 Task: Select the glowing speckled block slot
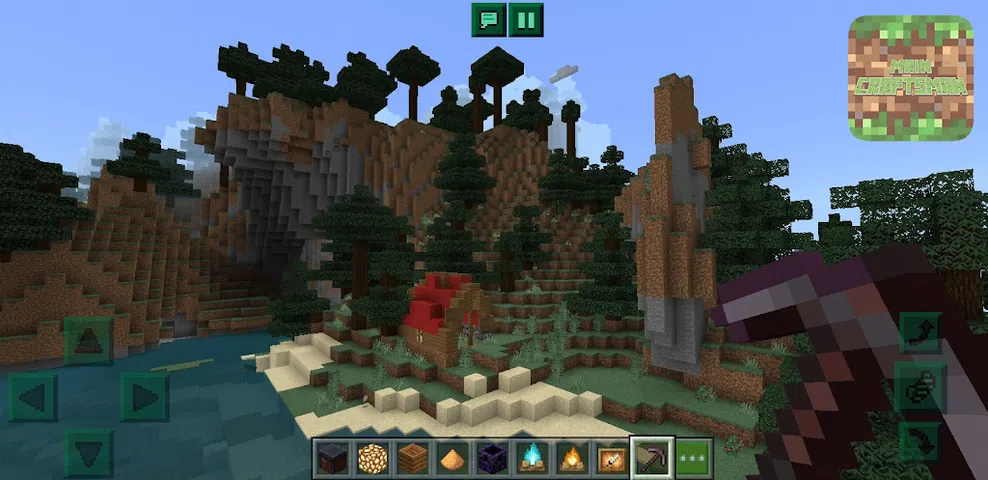pyautogui.click(x=372, y=458)
